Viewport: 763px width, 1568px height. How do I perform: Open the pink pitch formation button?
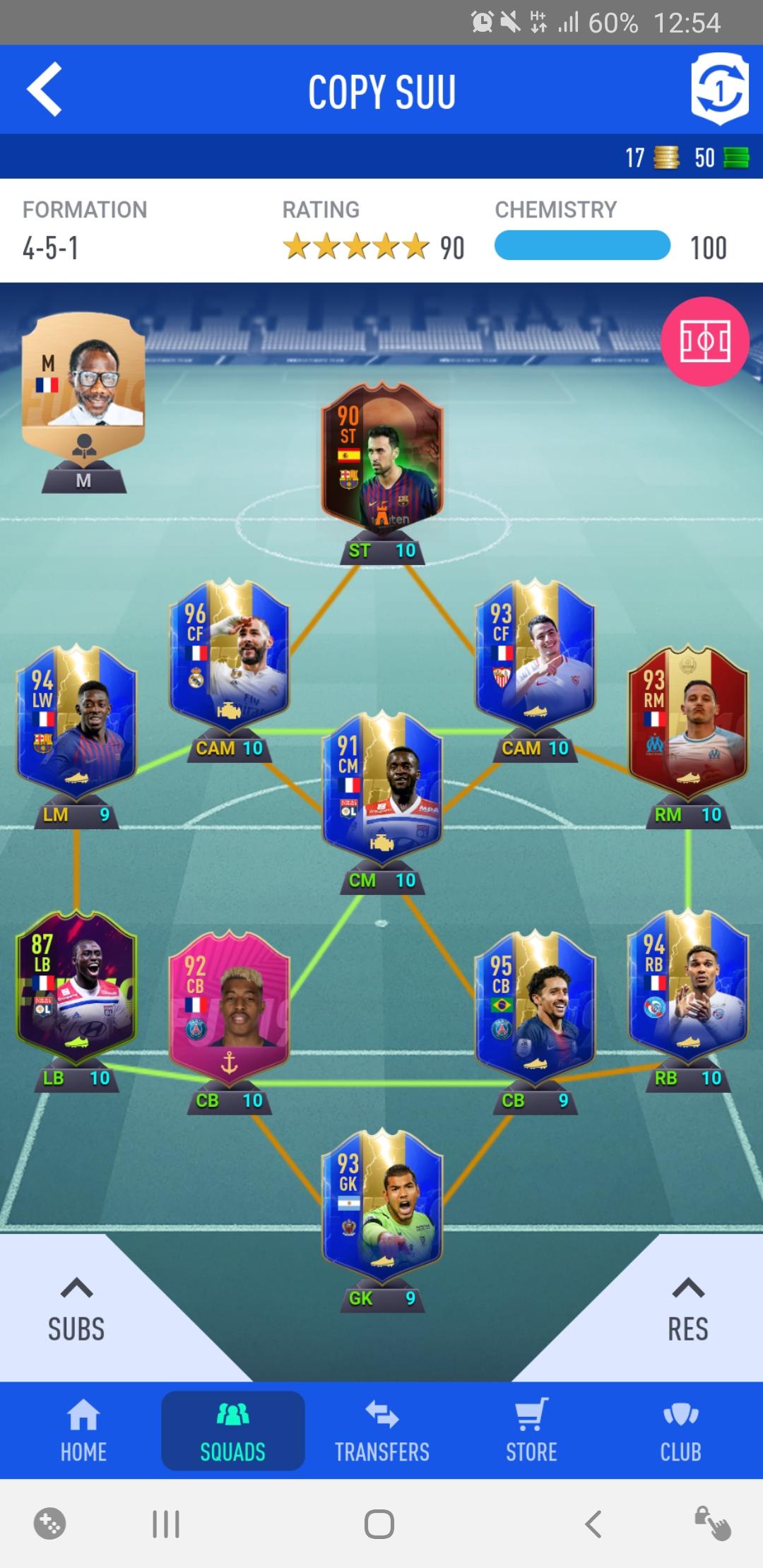point(704,342)
